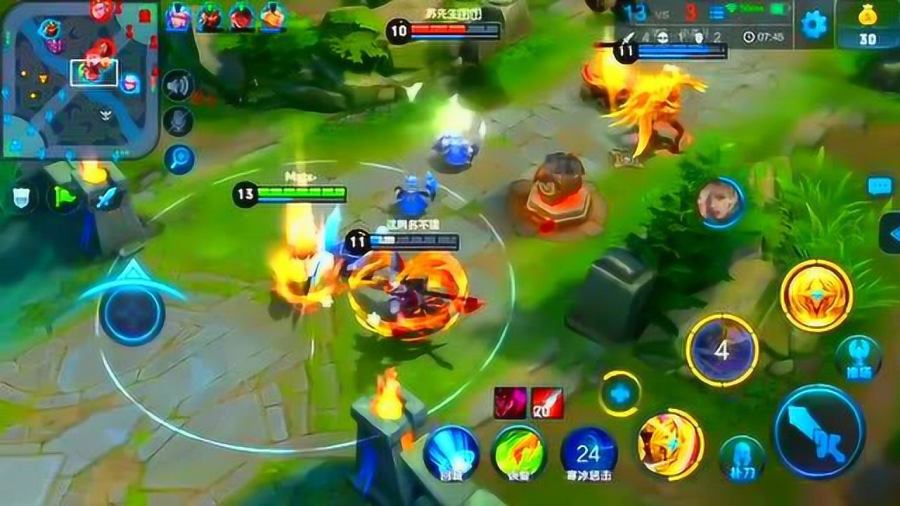This screenshot has width=900, height=506.
Task: Activate the golden winged ultimate skill
Action: pos(816,295)
